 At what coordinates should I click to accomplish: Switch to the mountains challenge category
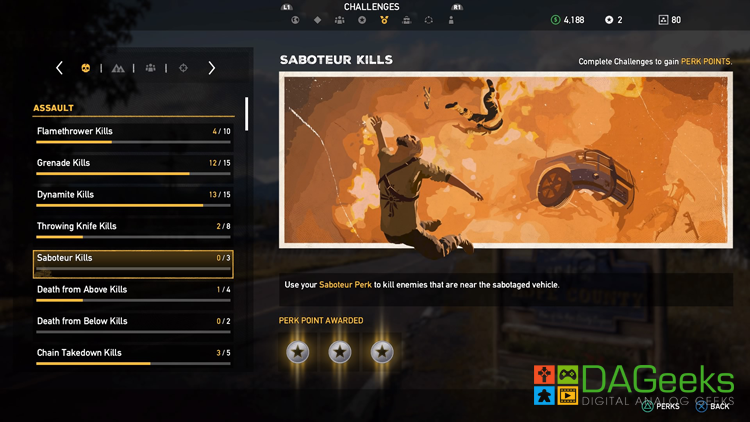(x=118, y=68)
